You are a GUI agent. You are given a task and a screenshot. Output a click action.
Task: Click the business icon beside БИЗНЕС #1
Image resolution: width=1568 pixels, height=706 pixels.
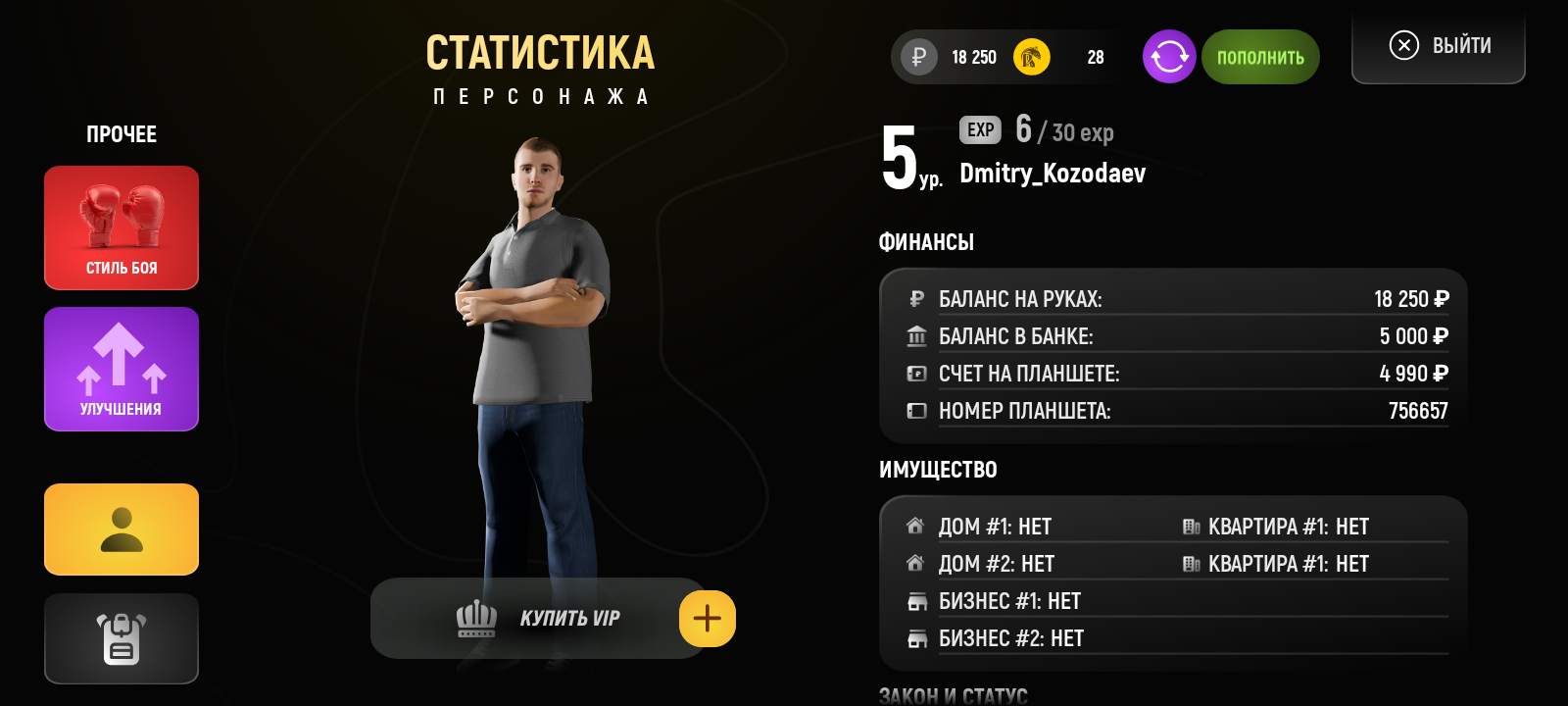[917, 601]
